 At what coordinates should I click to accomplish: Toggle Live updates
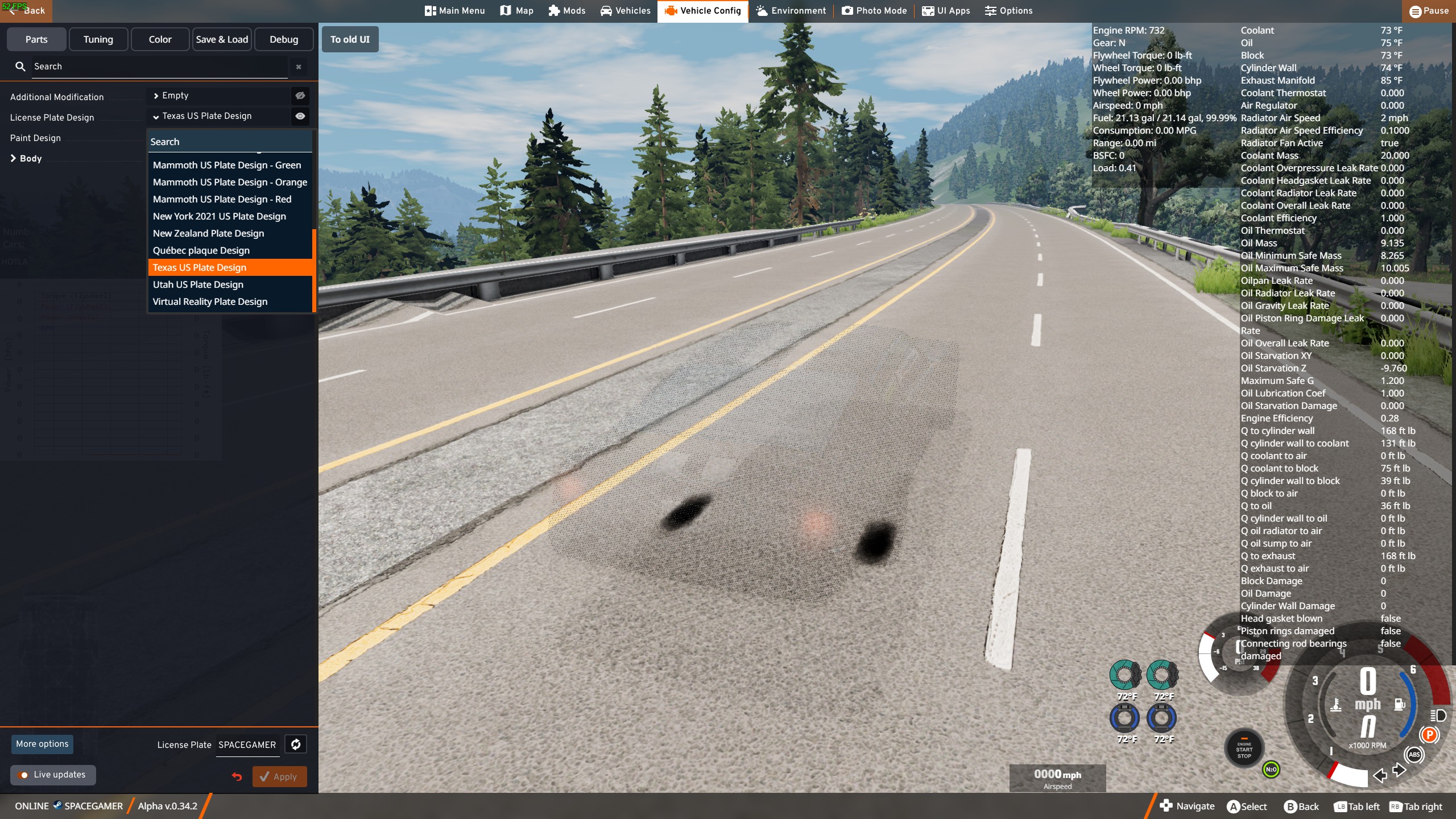click(x=52, y=775)
